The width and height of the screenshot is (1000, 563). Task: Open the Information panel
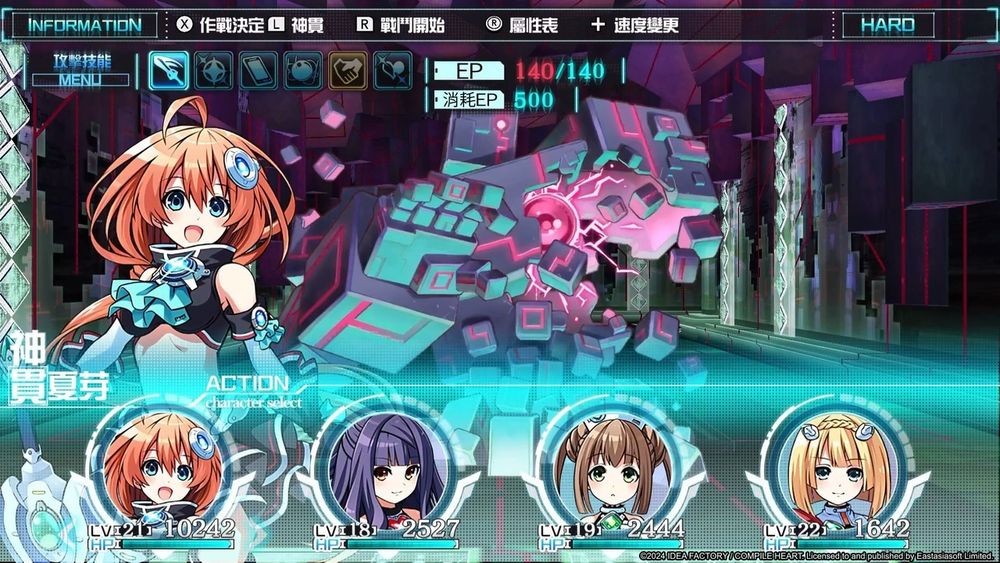[84, 25]
